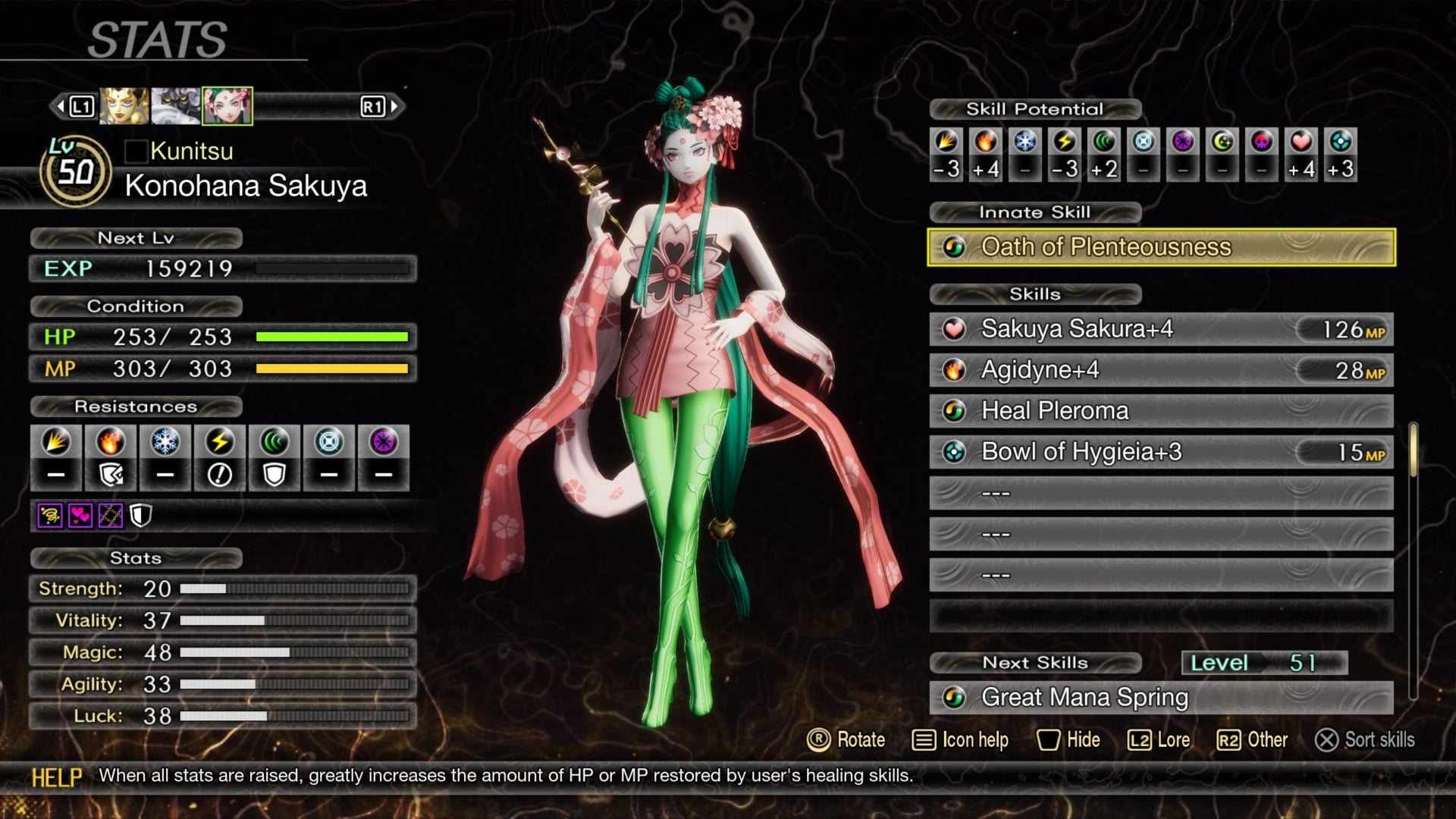This screenshot has width=1456, height=819.
Task: Click the physical resistance icon
Action: tap(57, 444)
